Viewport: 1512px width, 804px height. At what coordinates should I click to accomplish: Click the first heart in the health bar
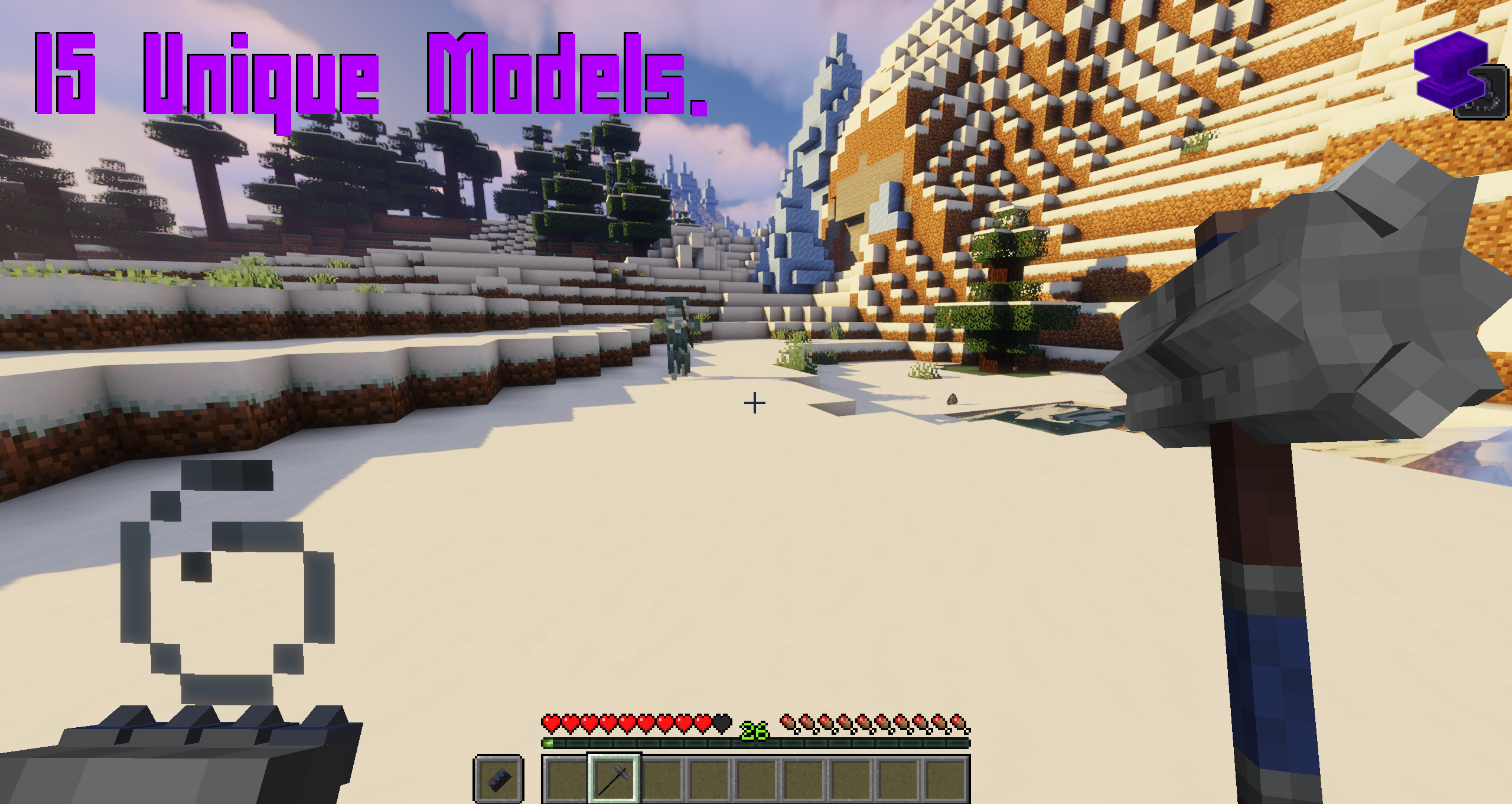point(550,724)
